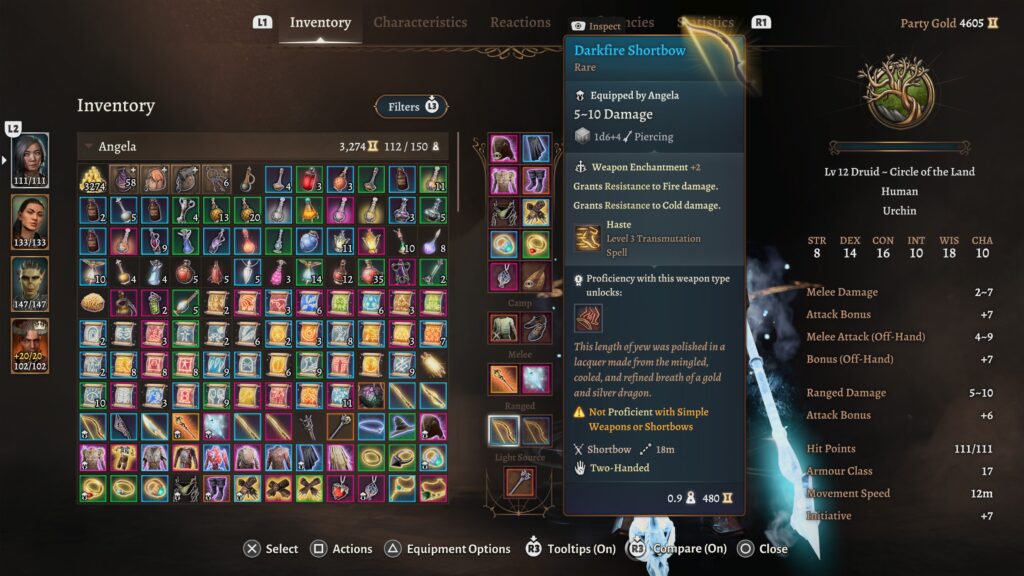Image resolution: width=1024 pixels, height=576 pixels.
Task: Choose the equipped boots slot
Action: click(x=536, y=181)
